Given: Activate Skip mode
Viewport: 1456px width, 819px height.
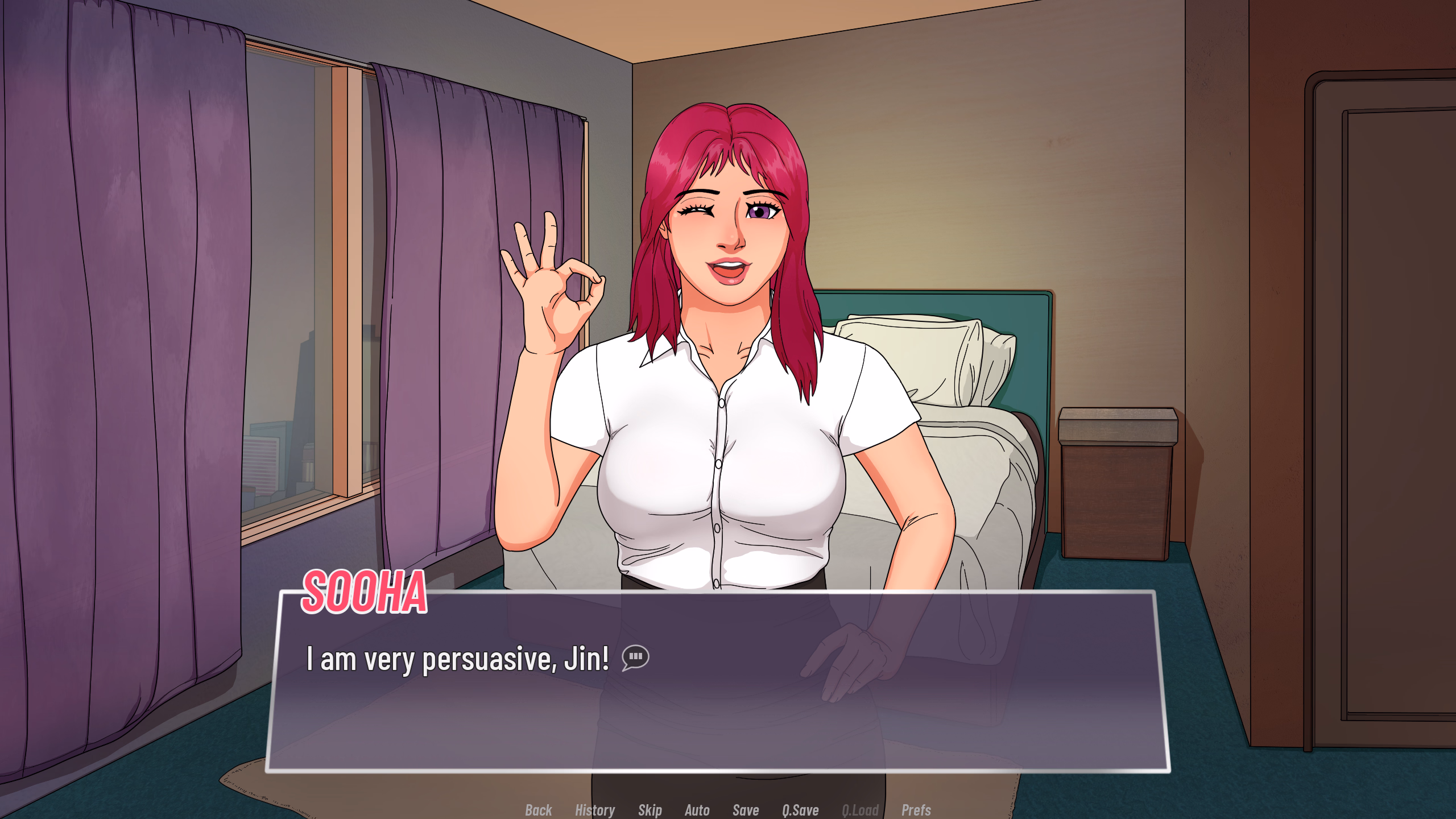Looking at the screenshot, I should pyautogui.click(x=650, y=810).
